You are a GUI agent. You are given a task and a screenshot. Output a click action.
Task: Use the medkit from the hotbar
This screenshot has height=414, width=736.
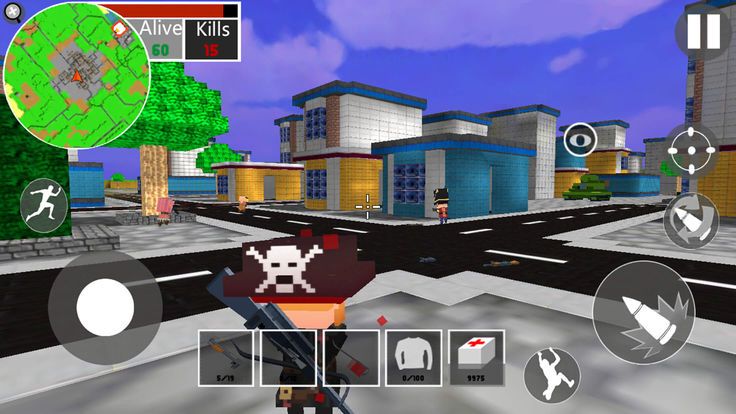(x=476, y=357)
